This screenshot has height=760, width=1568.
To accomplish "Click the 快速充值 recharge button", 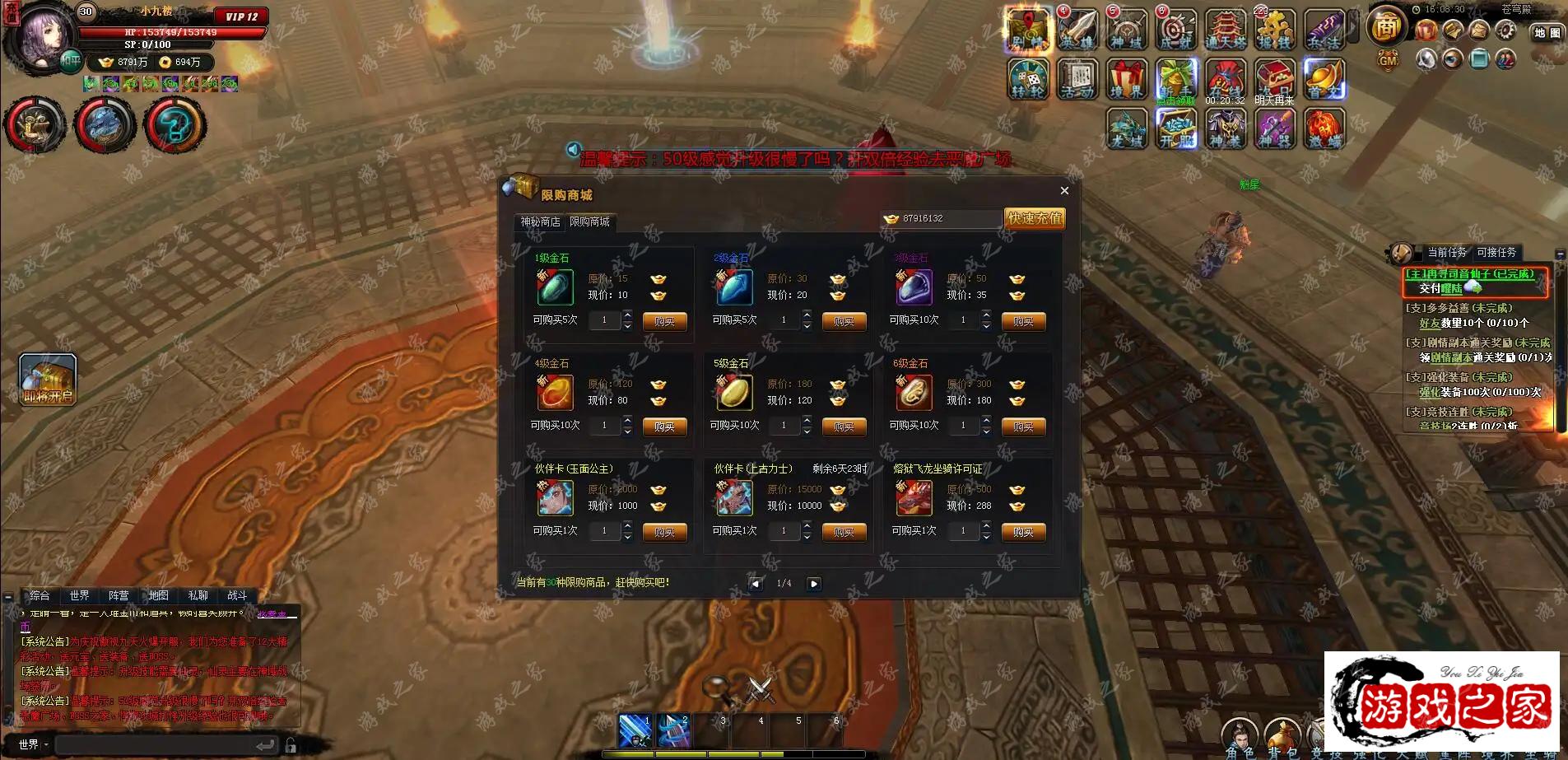I will 1035,218.
